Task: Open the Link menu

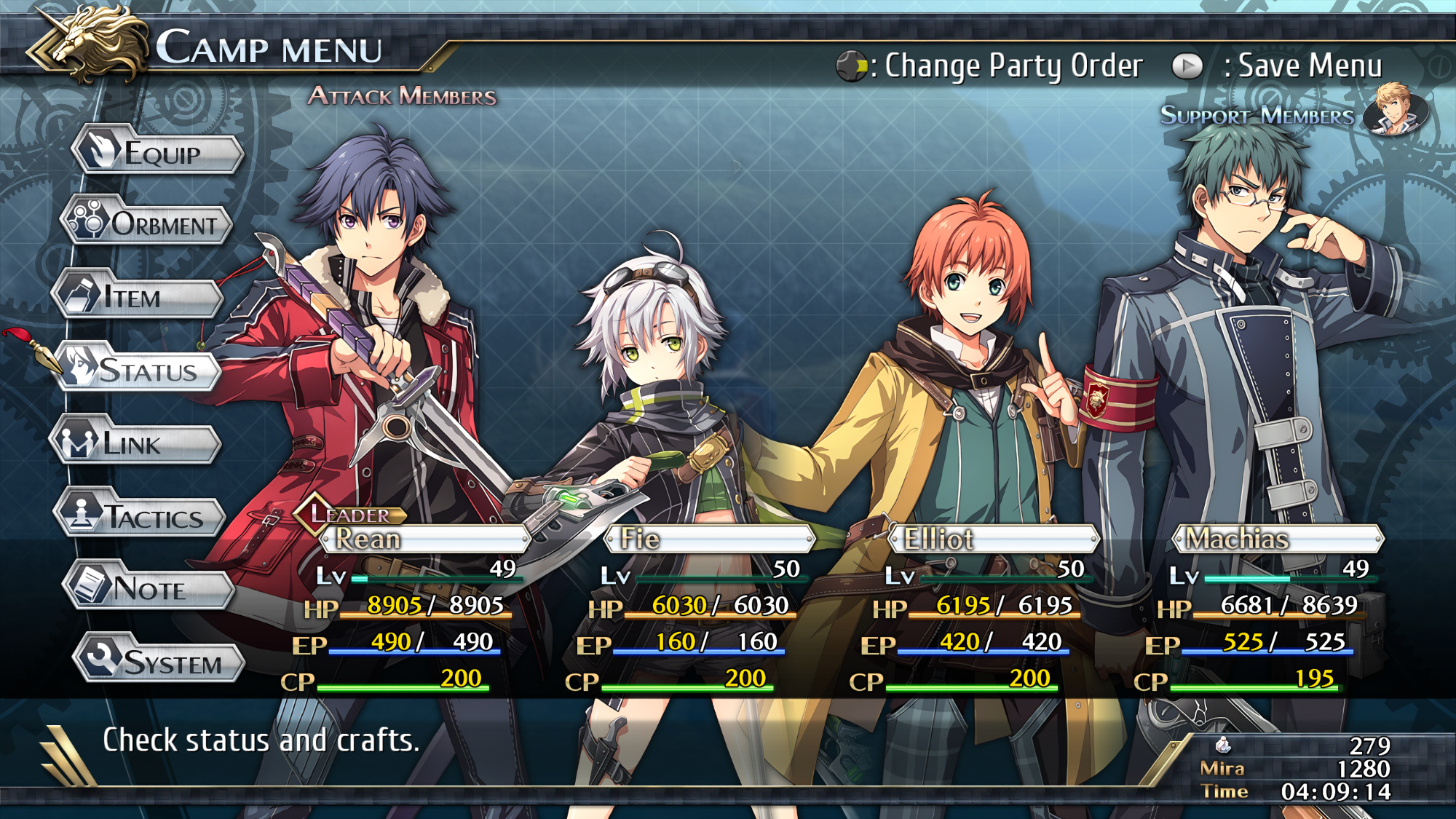Action: click(136, 443)
